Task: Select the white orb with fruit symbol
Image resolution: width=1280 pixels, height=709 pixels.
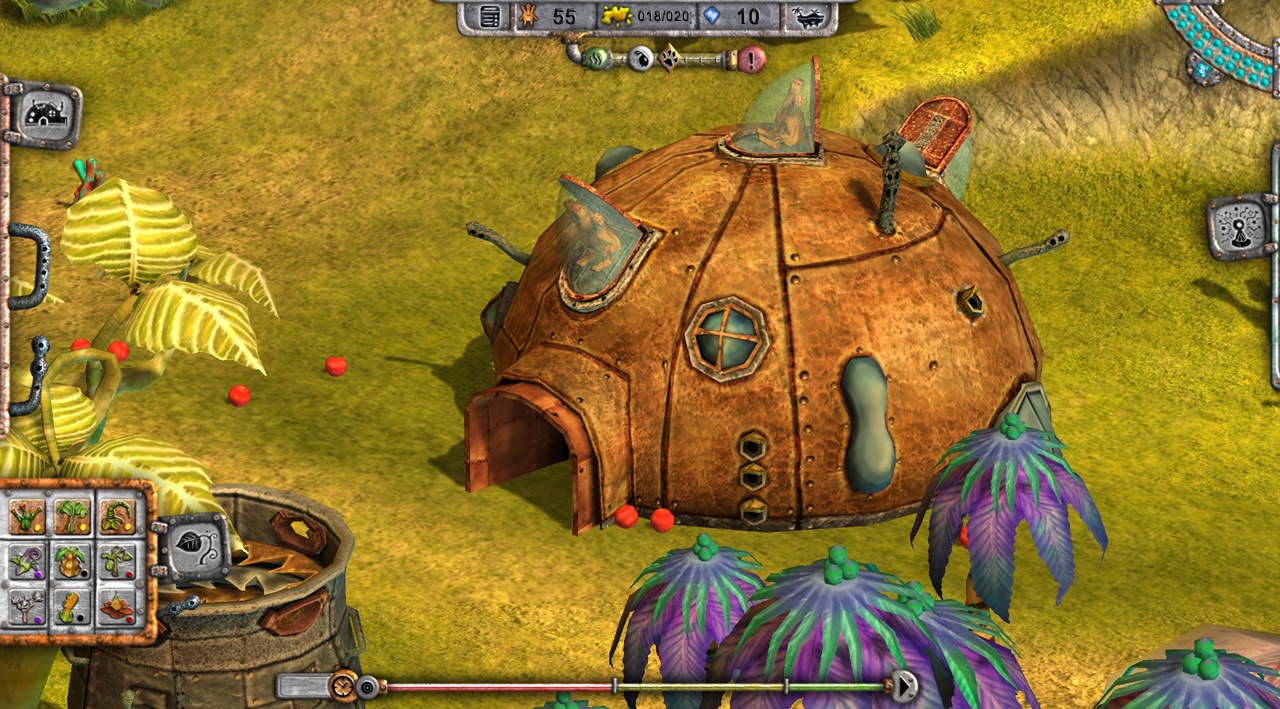Action: tap(641, 59)
